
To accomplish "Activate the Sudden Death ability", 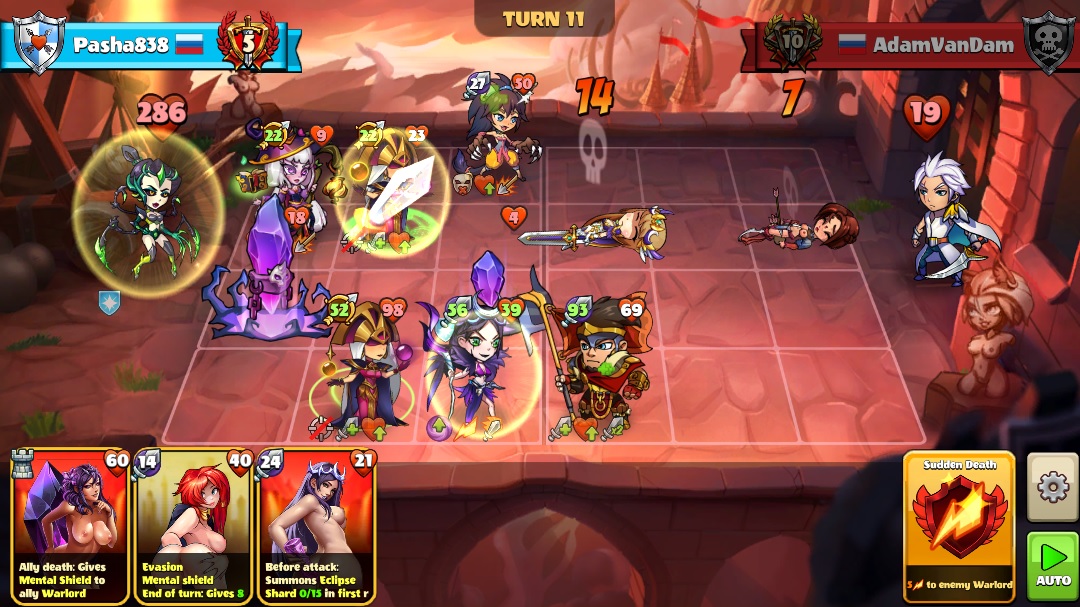I will (958, 526).
